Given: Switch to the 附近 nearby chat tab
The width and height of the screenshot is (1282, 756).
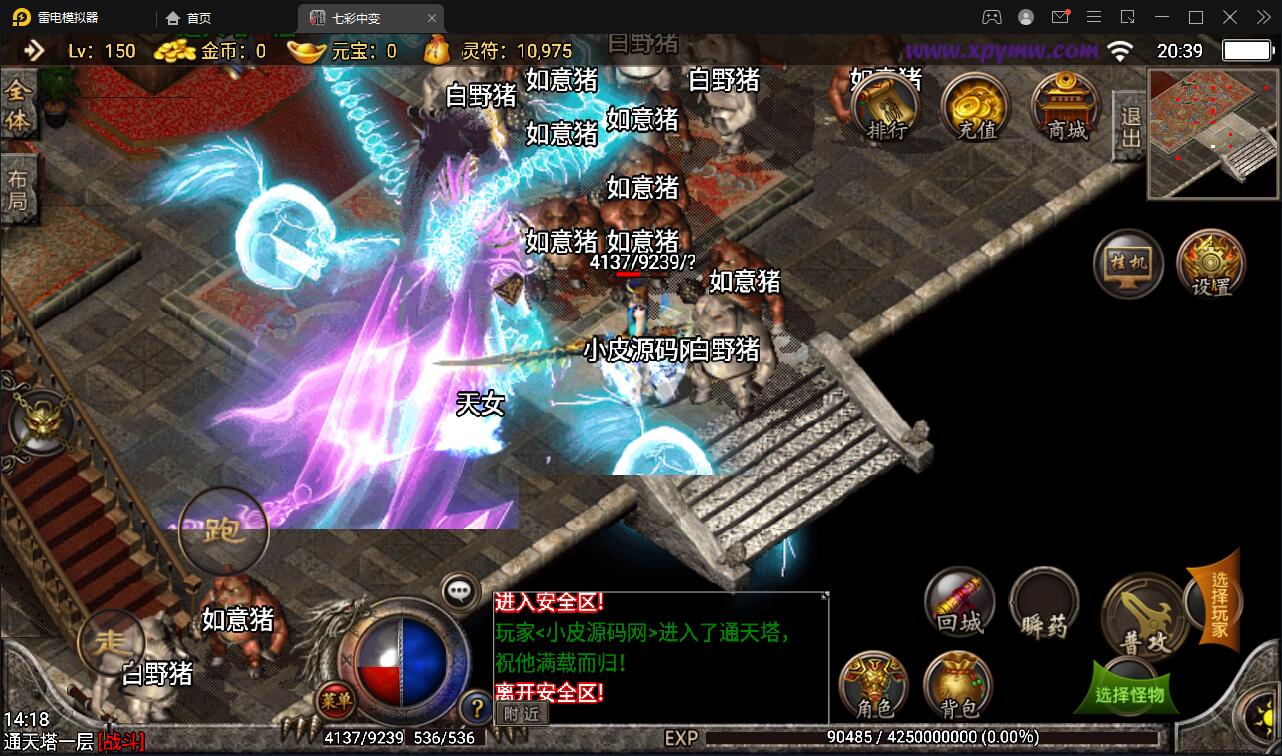Looking at the screenshot, I should [521, 713].
